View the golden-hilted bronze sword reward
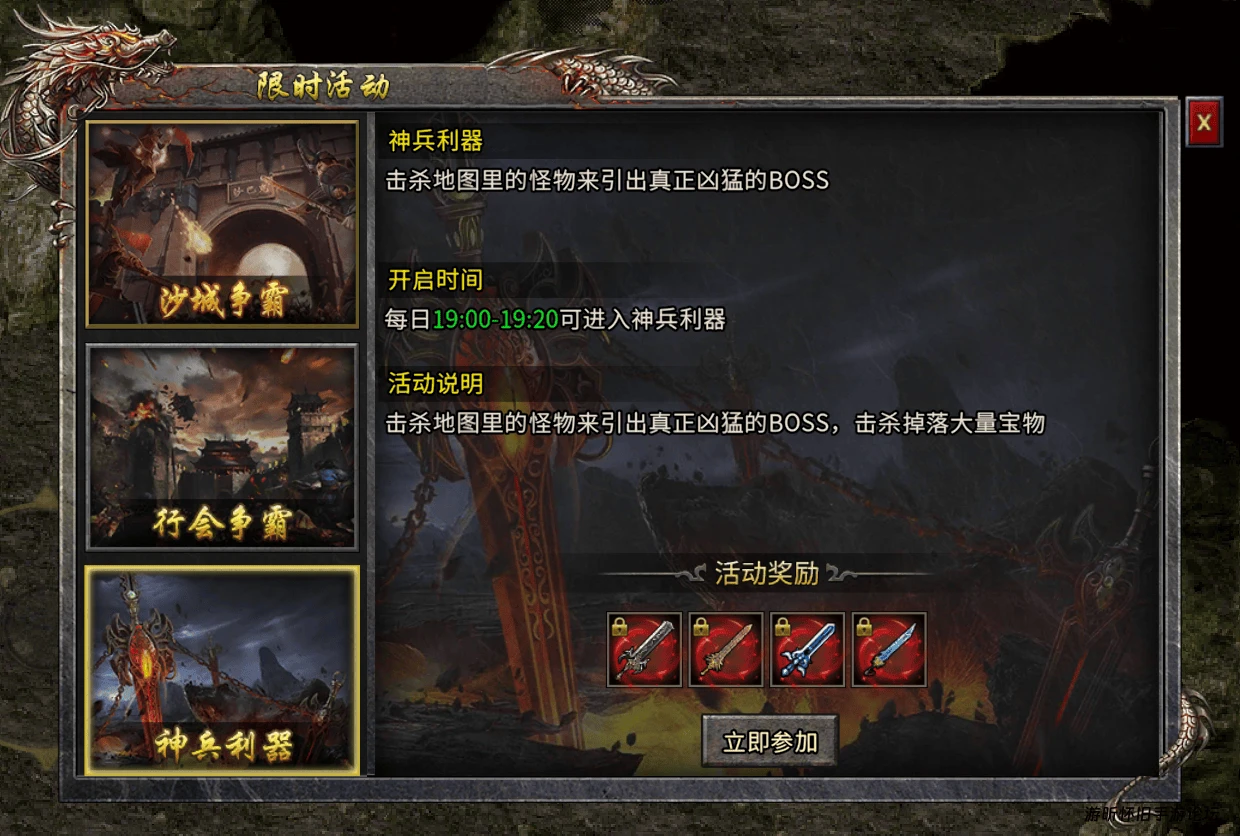1240x836 pixels. [726, 650]
